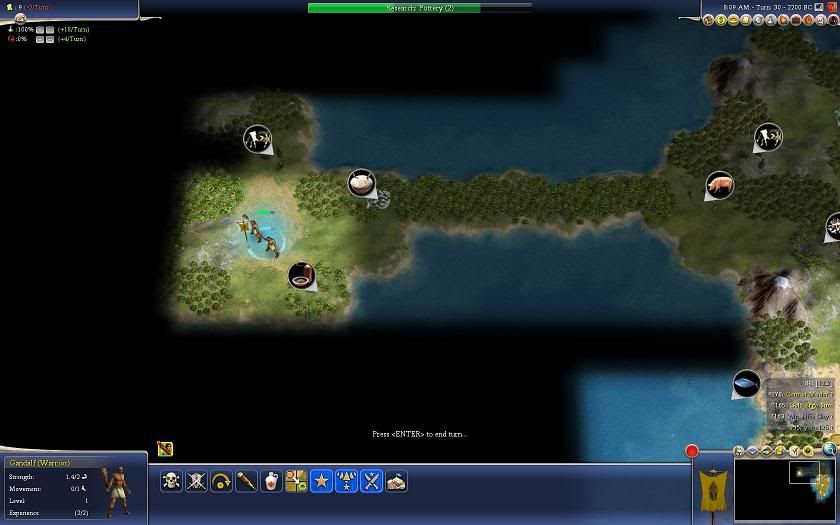This screenshot has width=840, height=525.
Task: Open the globe view magnifier button
Action: point(831,451)
